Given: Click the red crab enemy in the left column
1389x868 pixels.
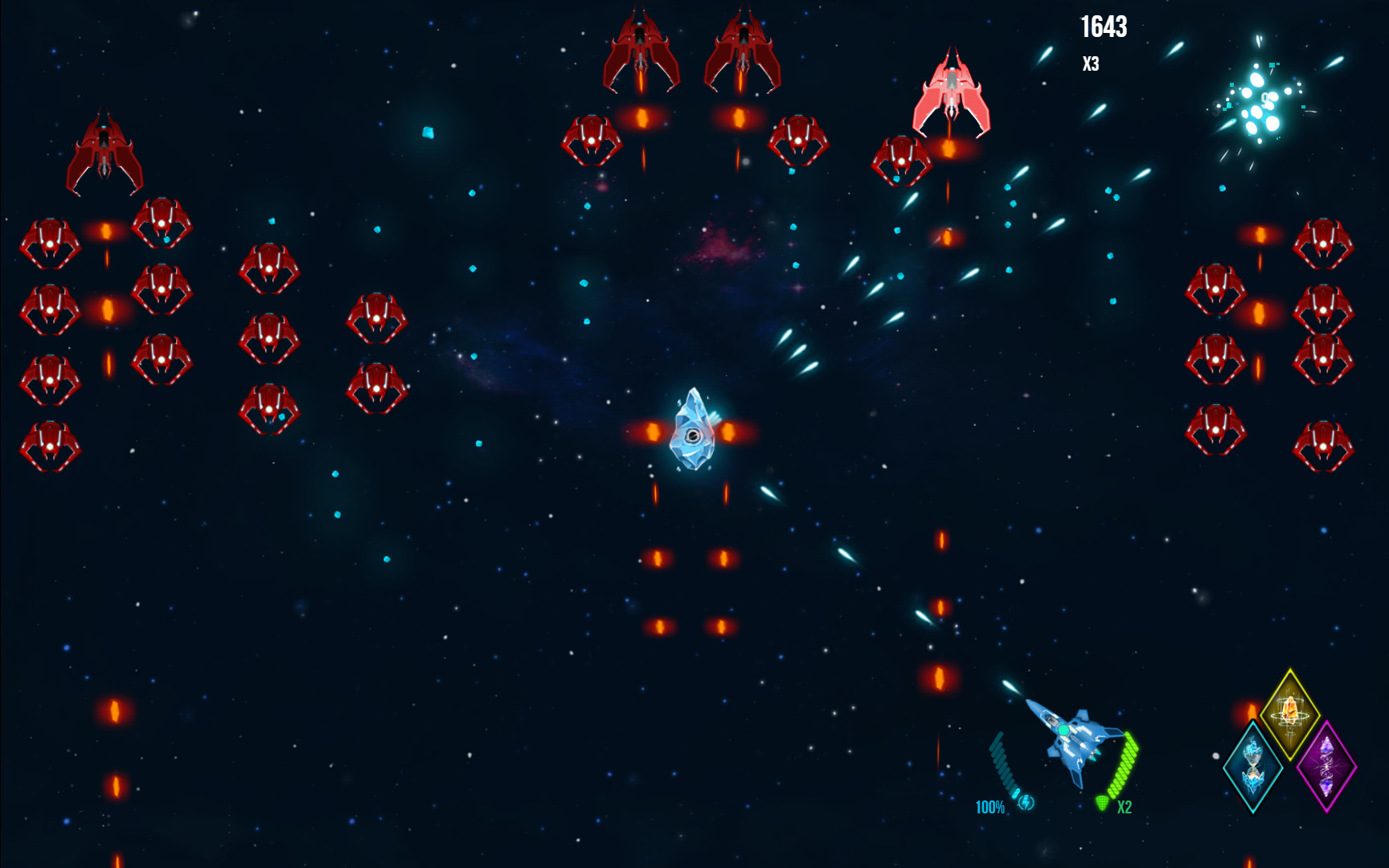Looking at the screenshot, I should [48, 241].
